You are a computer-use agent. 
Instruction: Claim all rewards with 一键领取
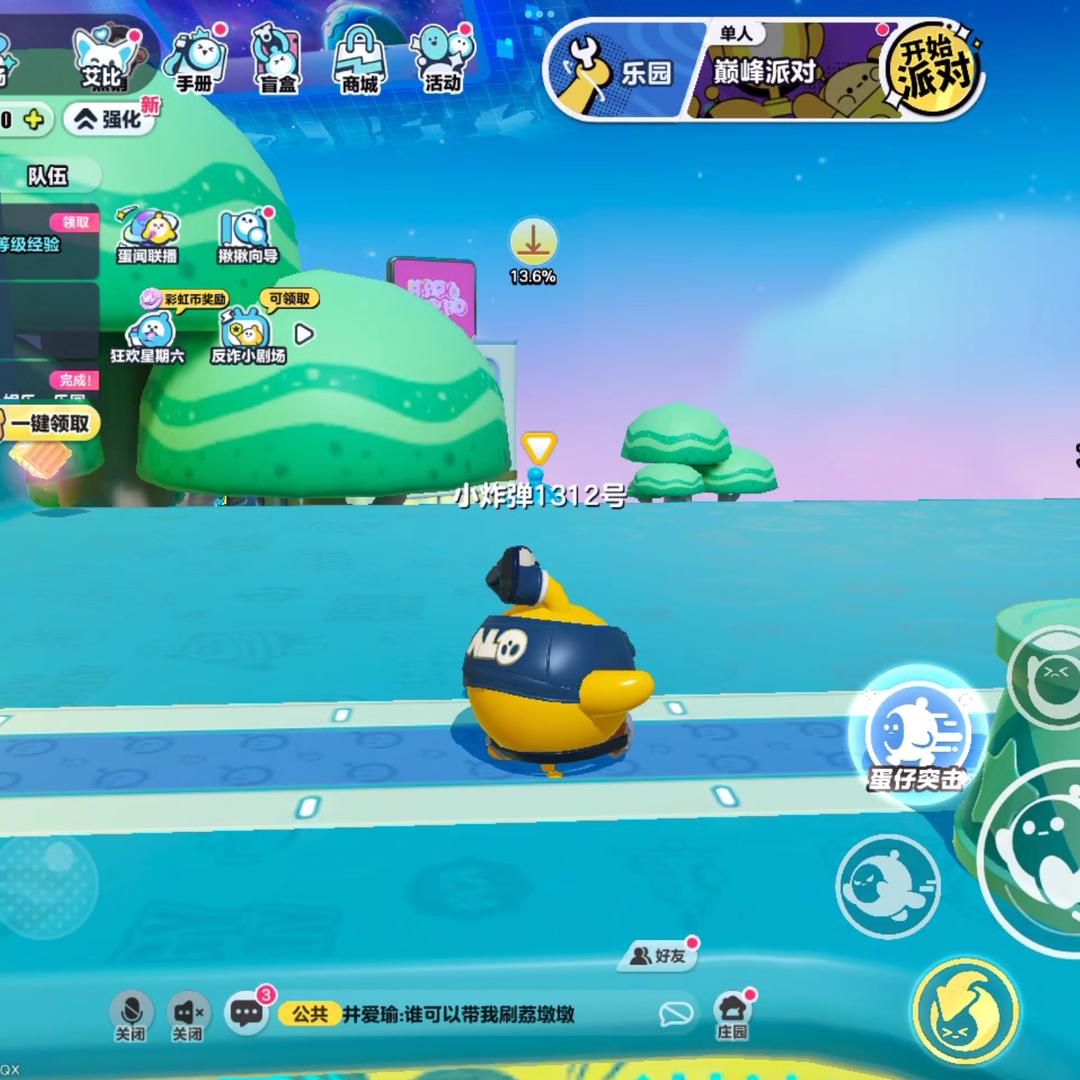[52, 423]
